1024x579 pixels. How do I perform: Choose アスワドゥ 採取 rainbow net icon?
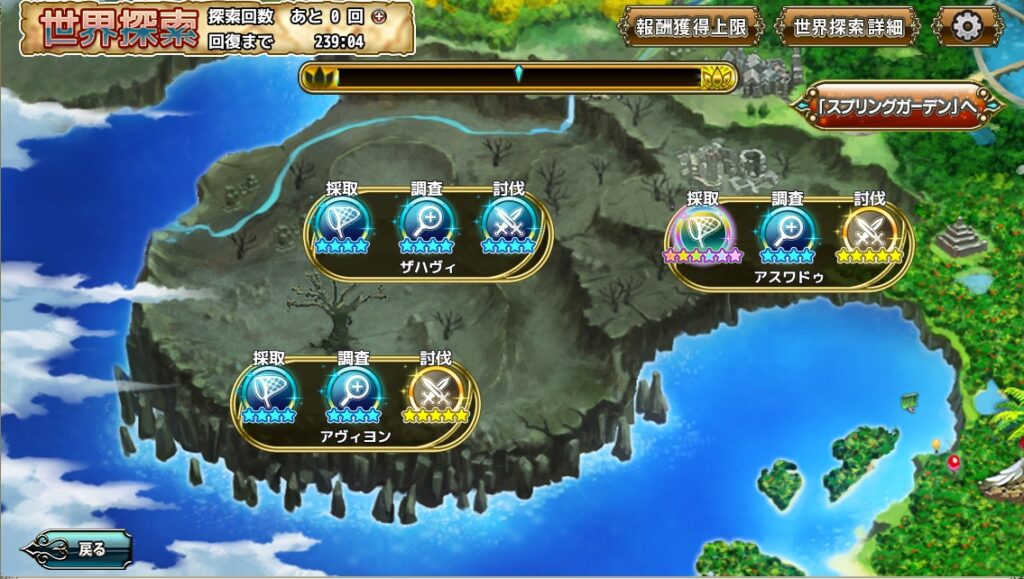coord(703,229)
